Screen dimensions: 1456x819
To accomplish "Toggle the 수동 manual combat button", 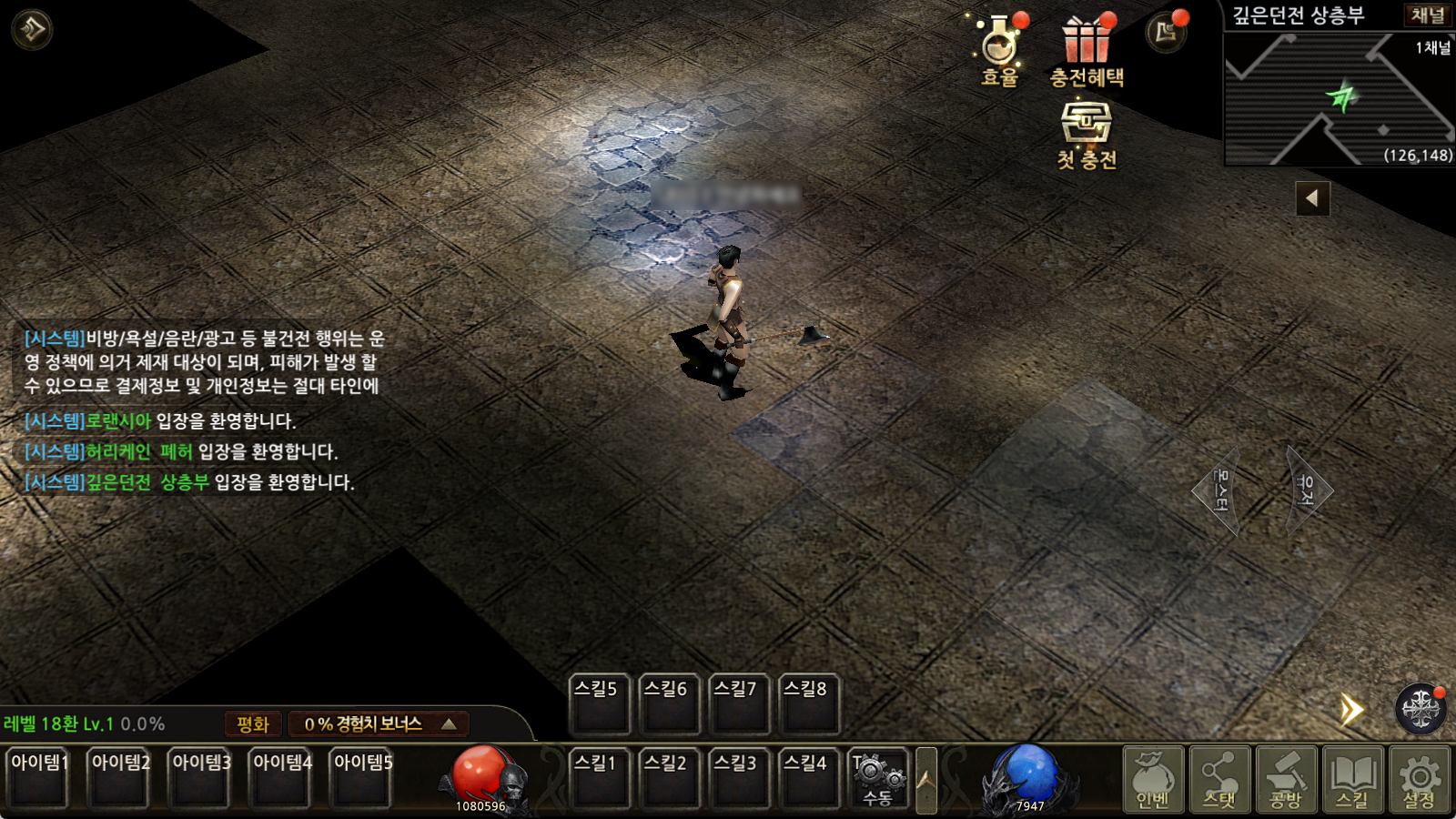I will 877,779.
